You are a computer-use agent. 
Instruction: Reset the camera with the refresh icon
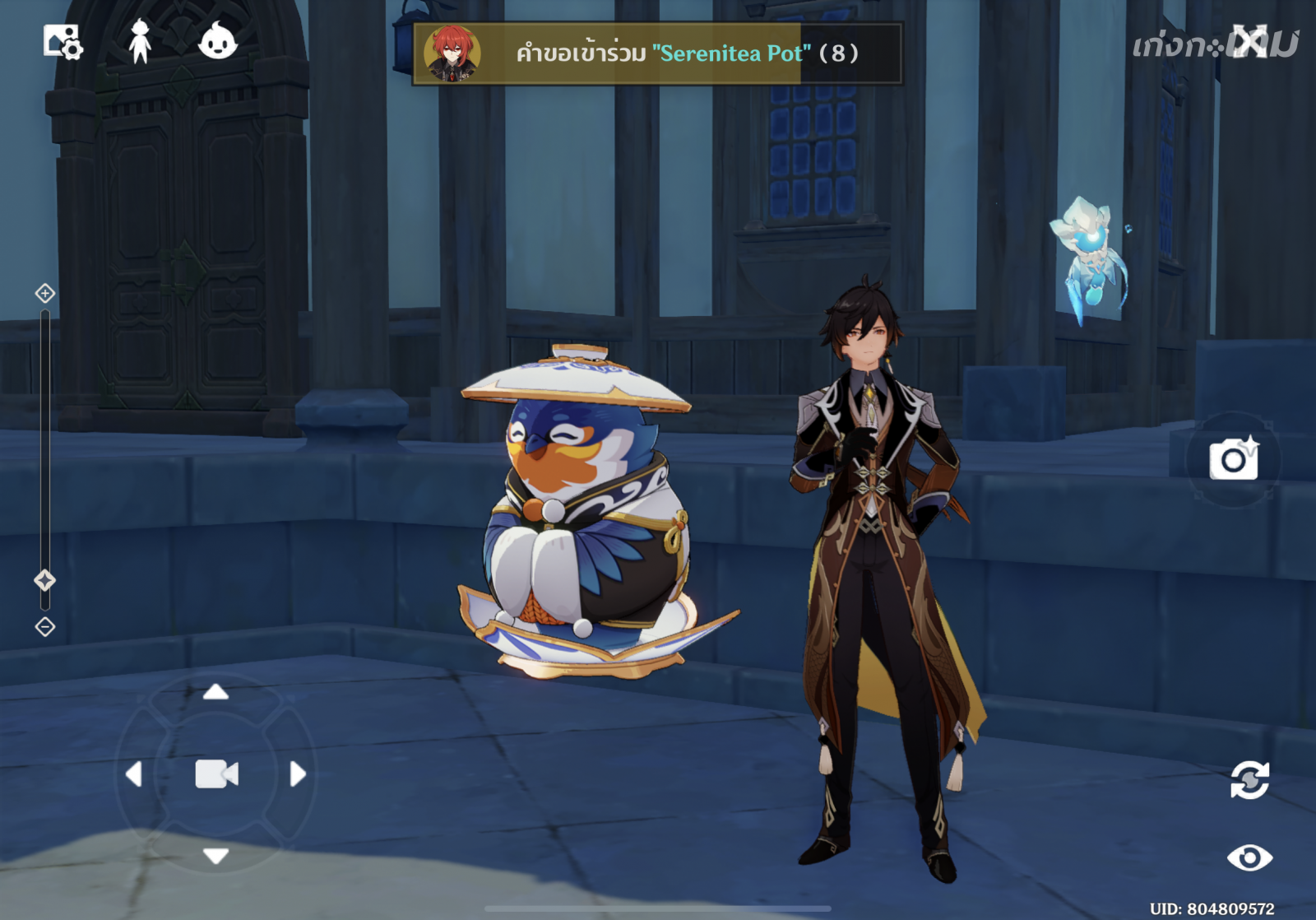[1249, 780]
